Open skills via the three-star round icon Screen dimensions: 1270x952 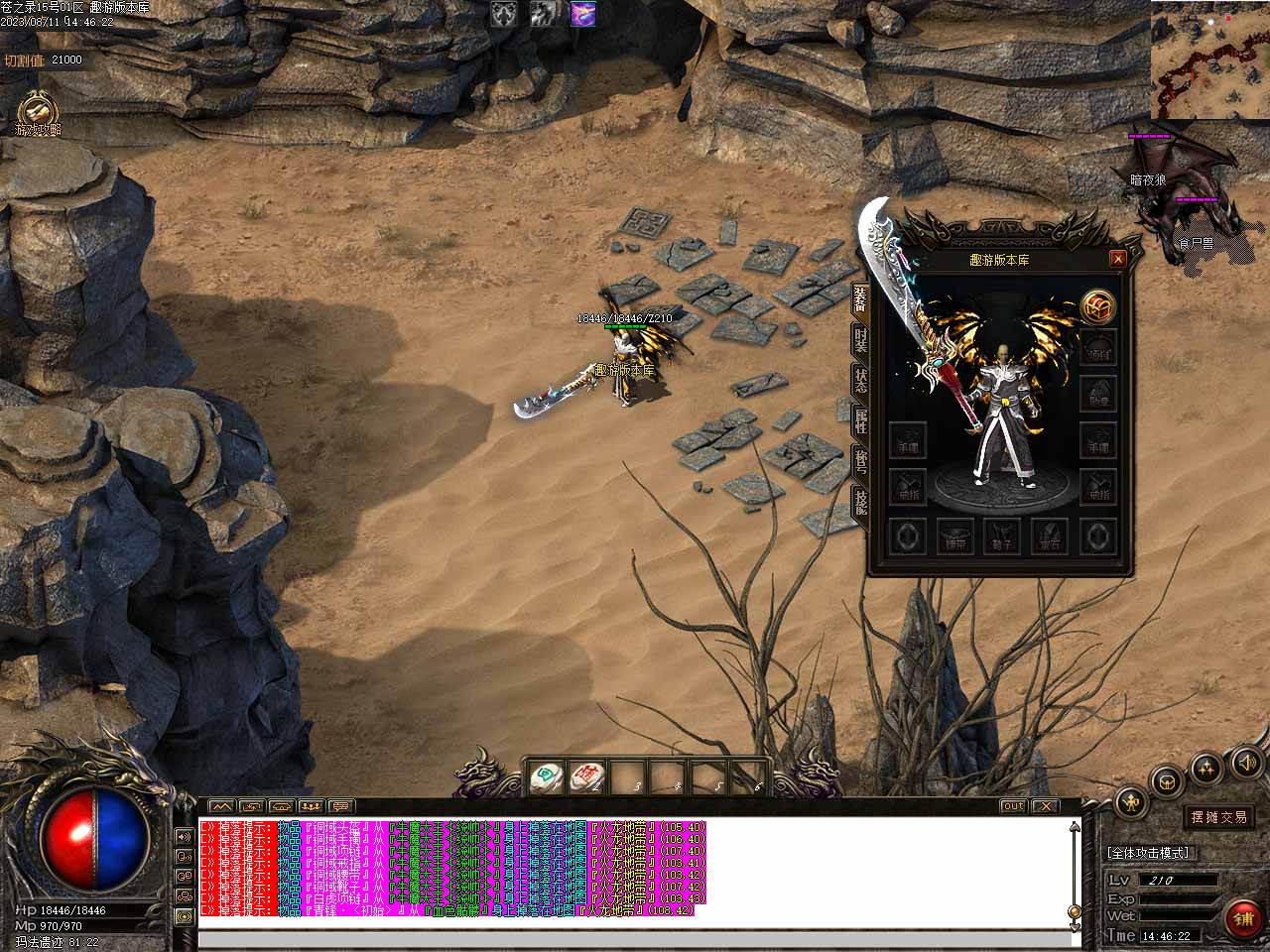1206,767
